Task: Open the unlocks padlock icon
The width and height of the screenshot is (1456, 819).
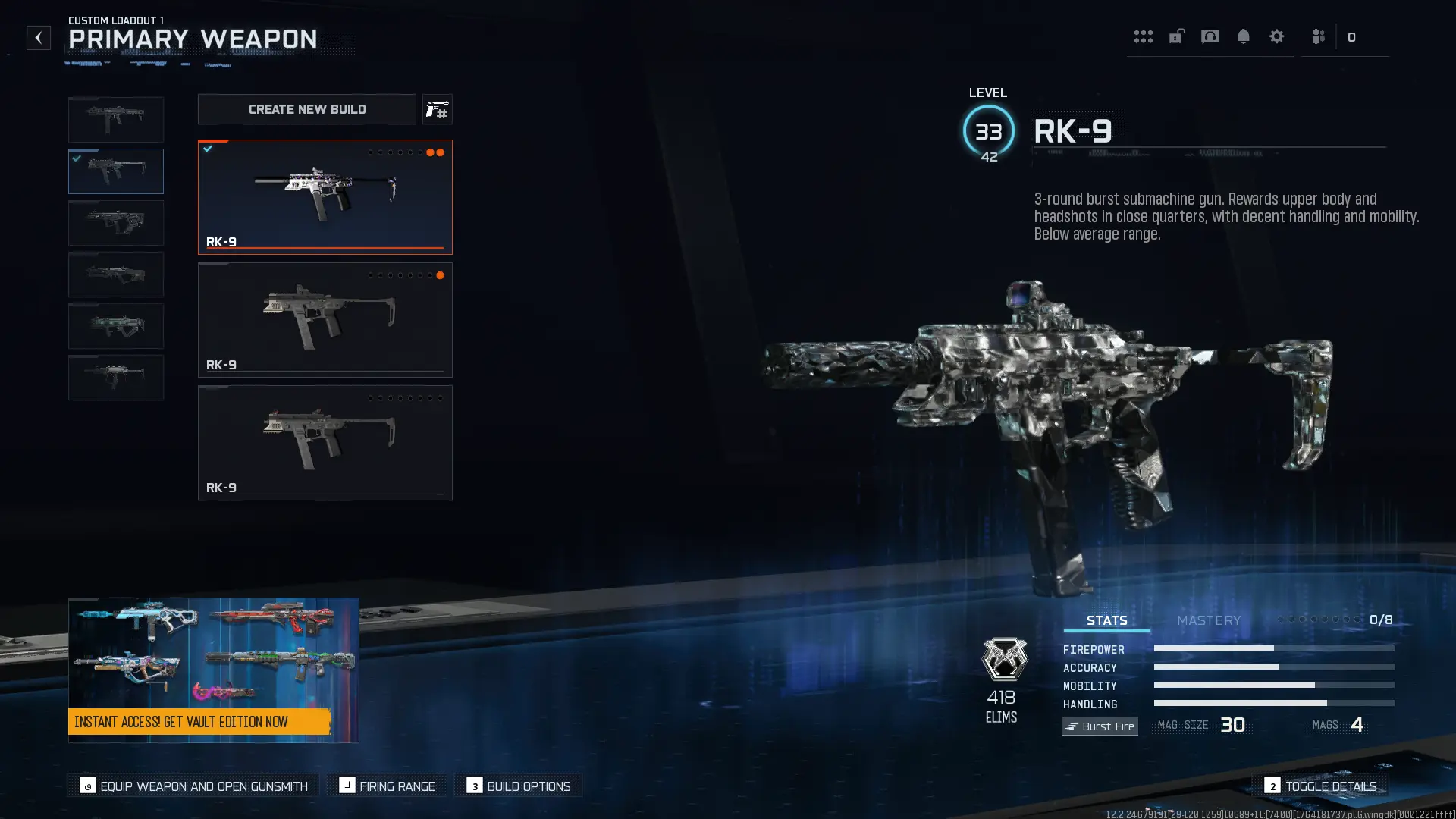Action: 1176,36
